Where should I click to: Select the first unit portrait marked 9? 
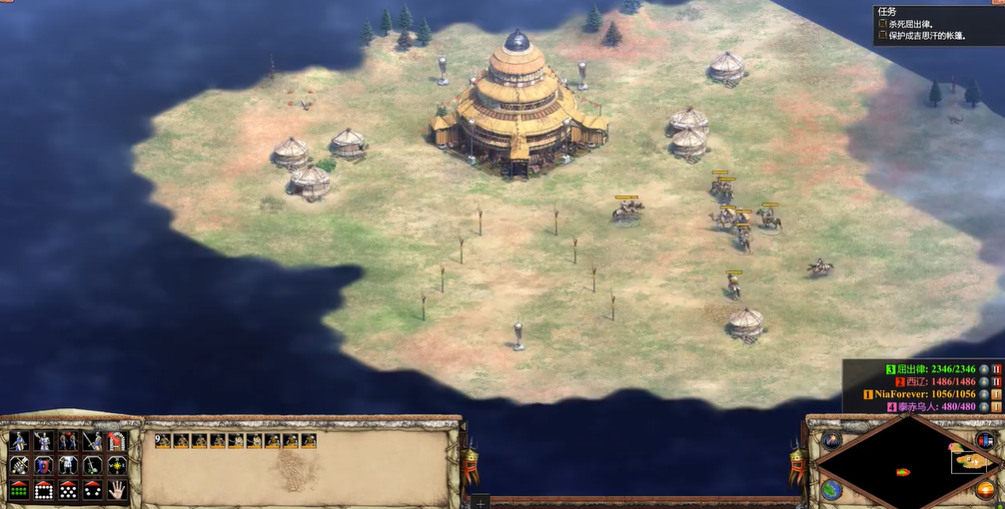click(163, 440)
